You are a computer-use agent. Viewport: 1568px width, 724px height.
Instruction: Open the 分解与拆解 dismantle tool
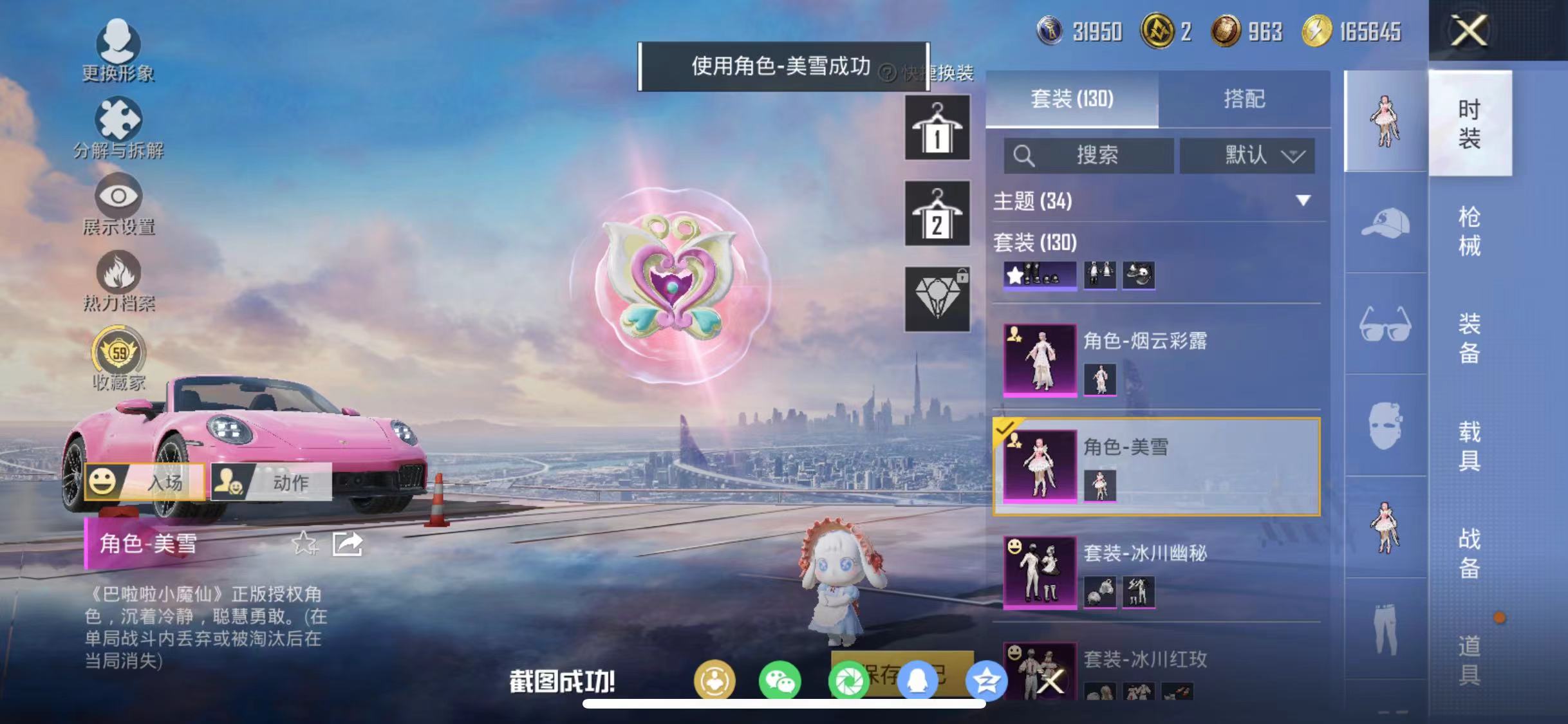tap(119, 125)
